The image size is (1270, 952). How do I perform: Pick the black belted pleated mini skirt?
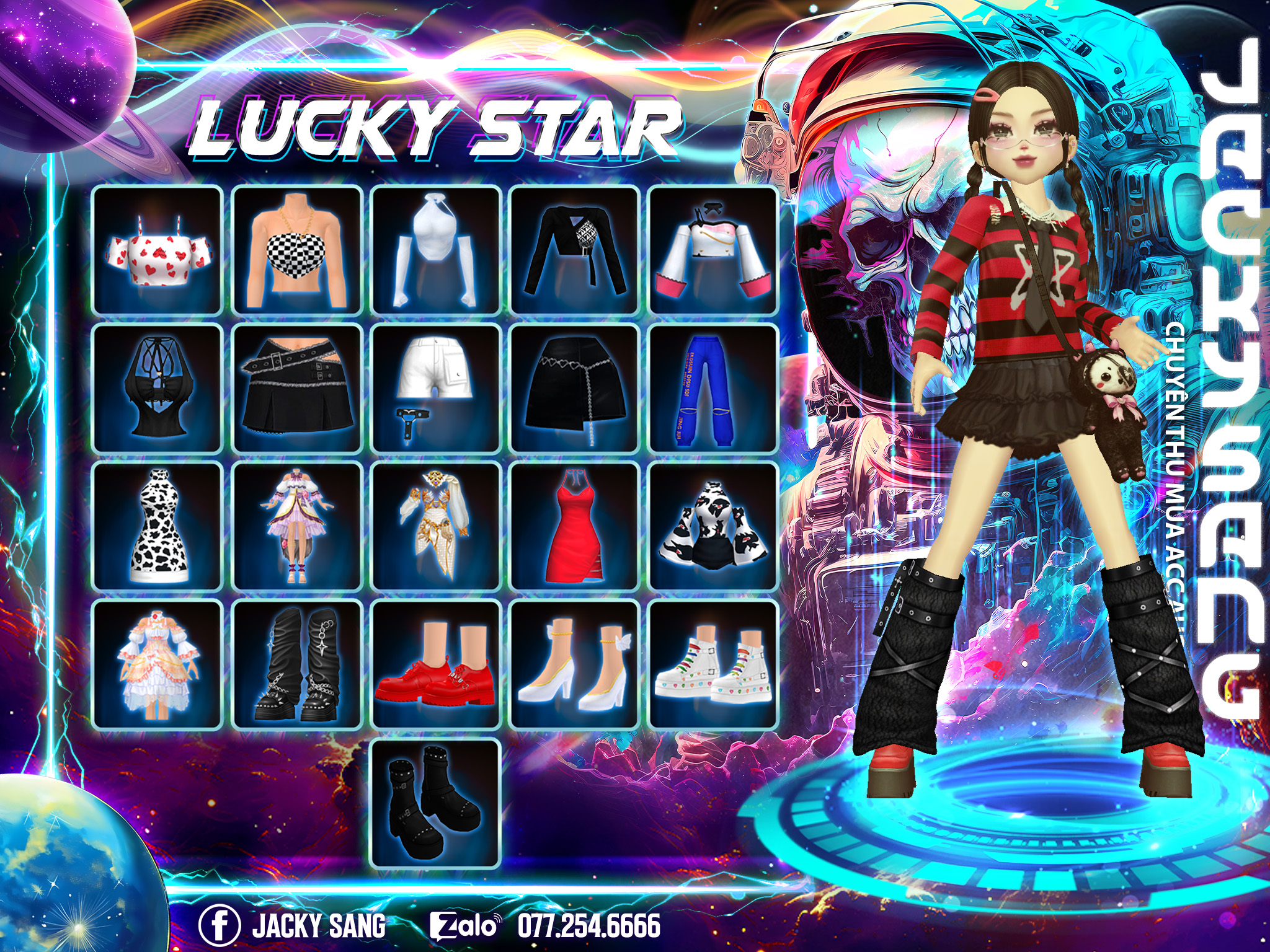click(x=297, y=388)
